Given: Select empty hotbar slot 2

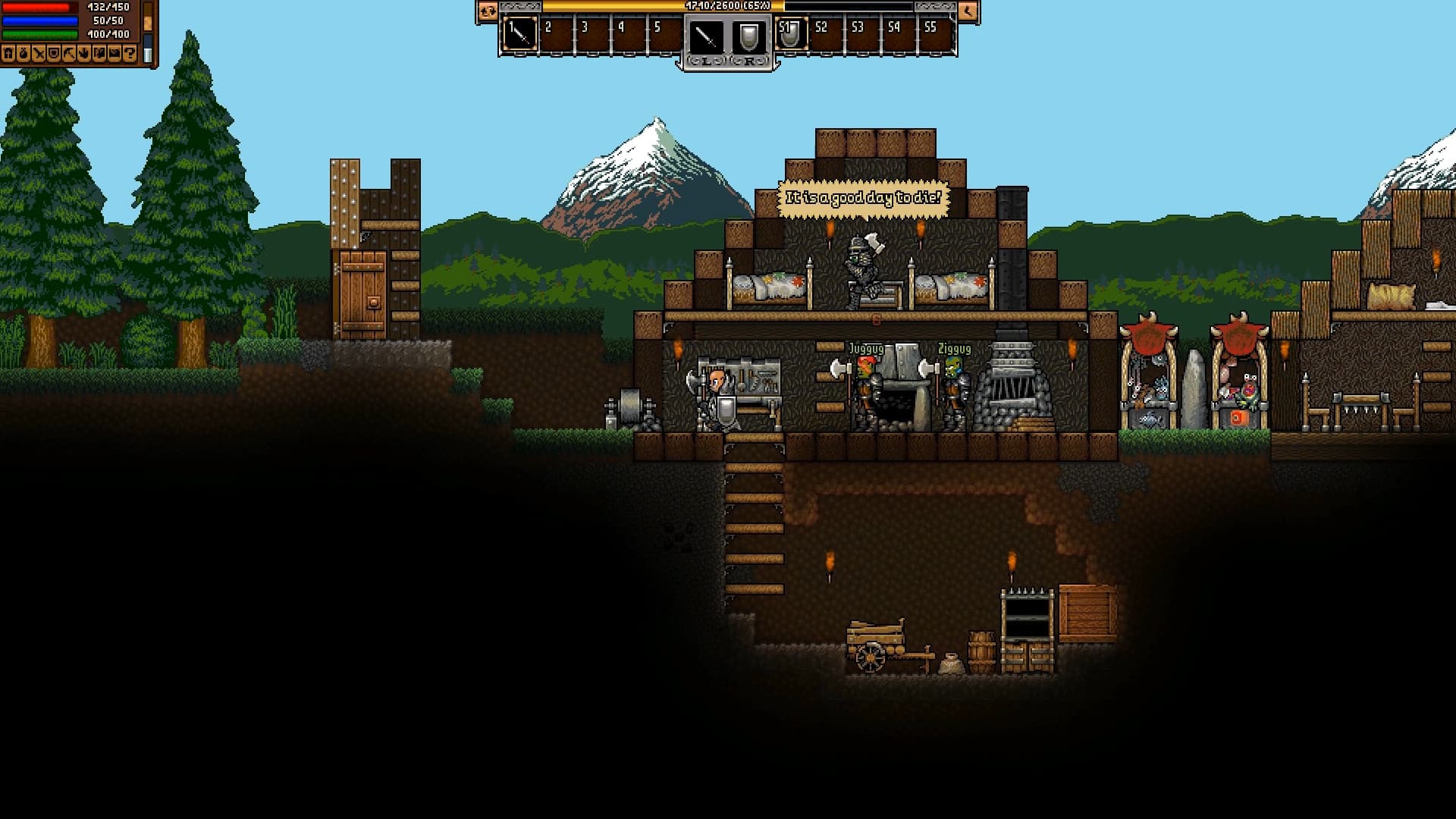Looking at the screenshot, I should point(556,35).
